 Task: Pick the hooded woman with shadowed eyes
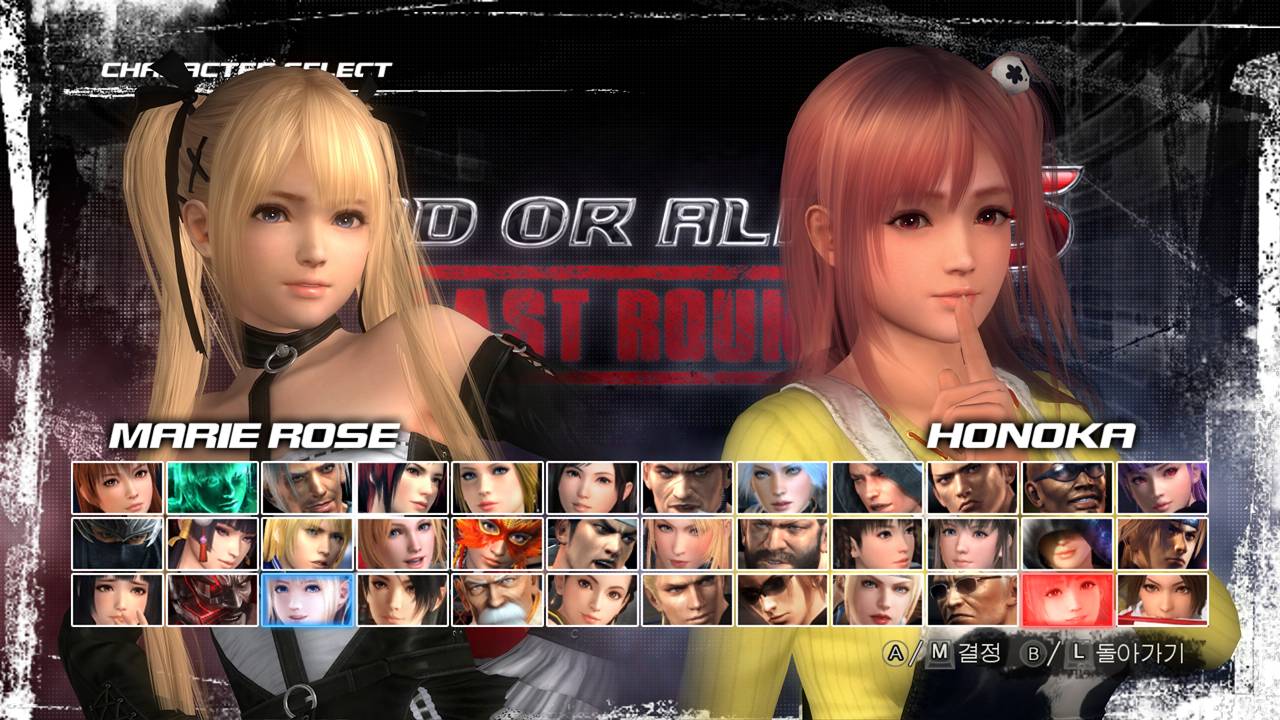[1067, 543]
